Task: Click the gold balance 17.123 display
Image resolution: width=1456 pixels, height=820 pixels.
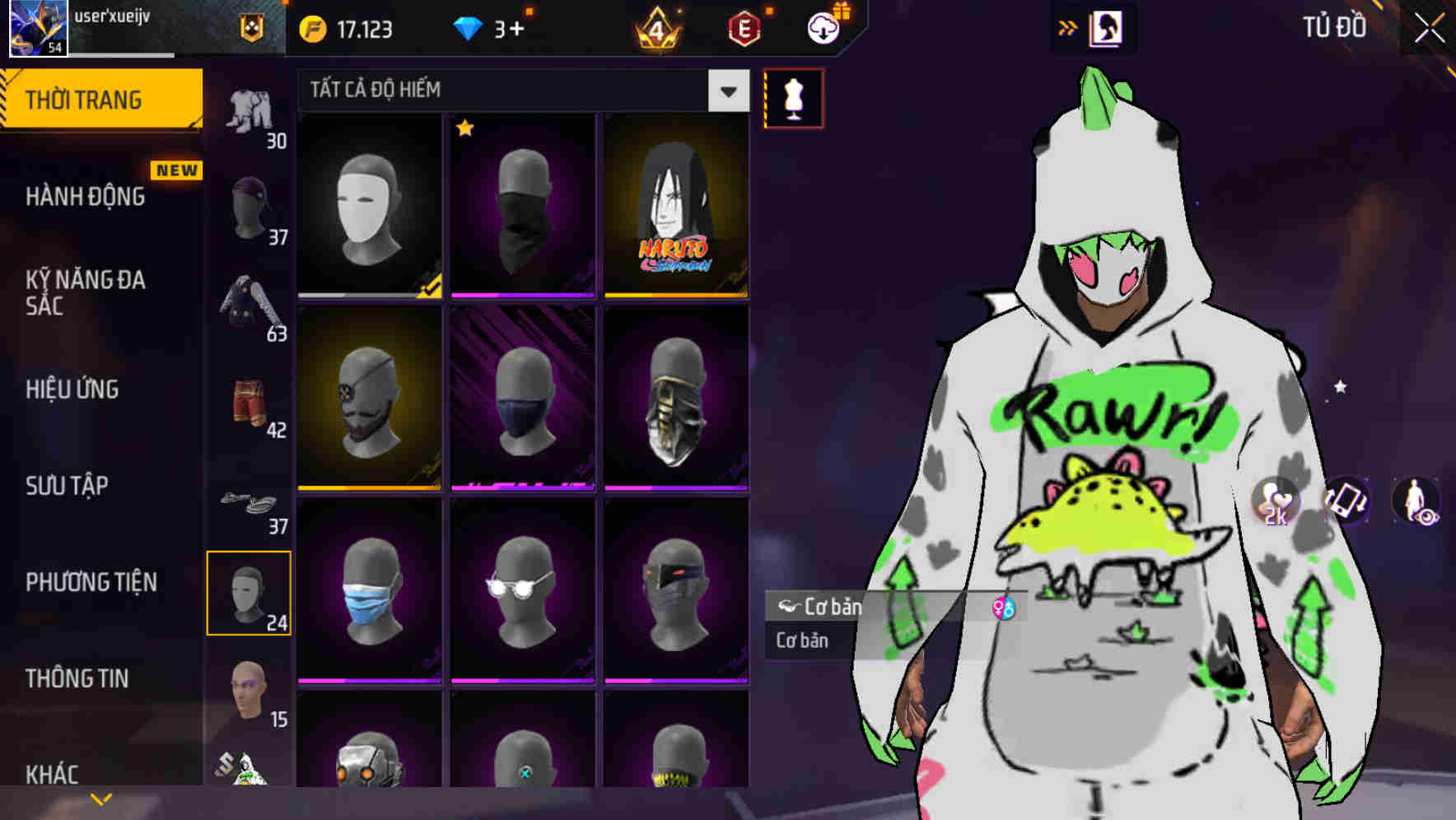Action: click(x=346, y=27)
